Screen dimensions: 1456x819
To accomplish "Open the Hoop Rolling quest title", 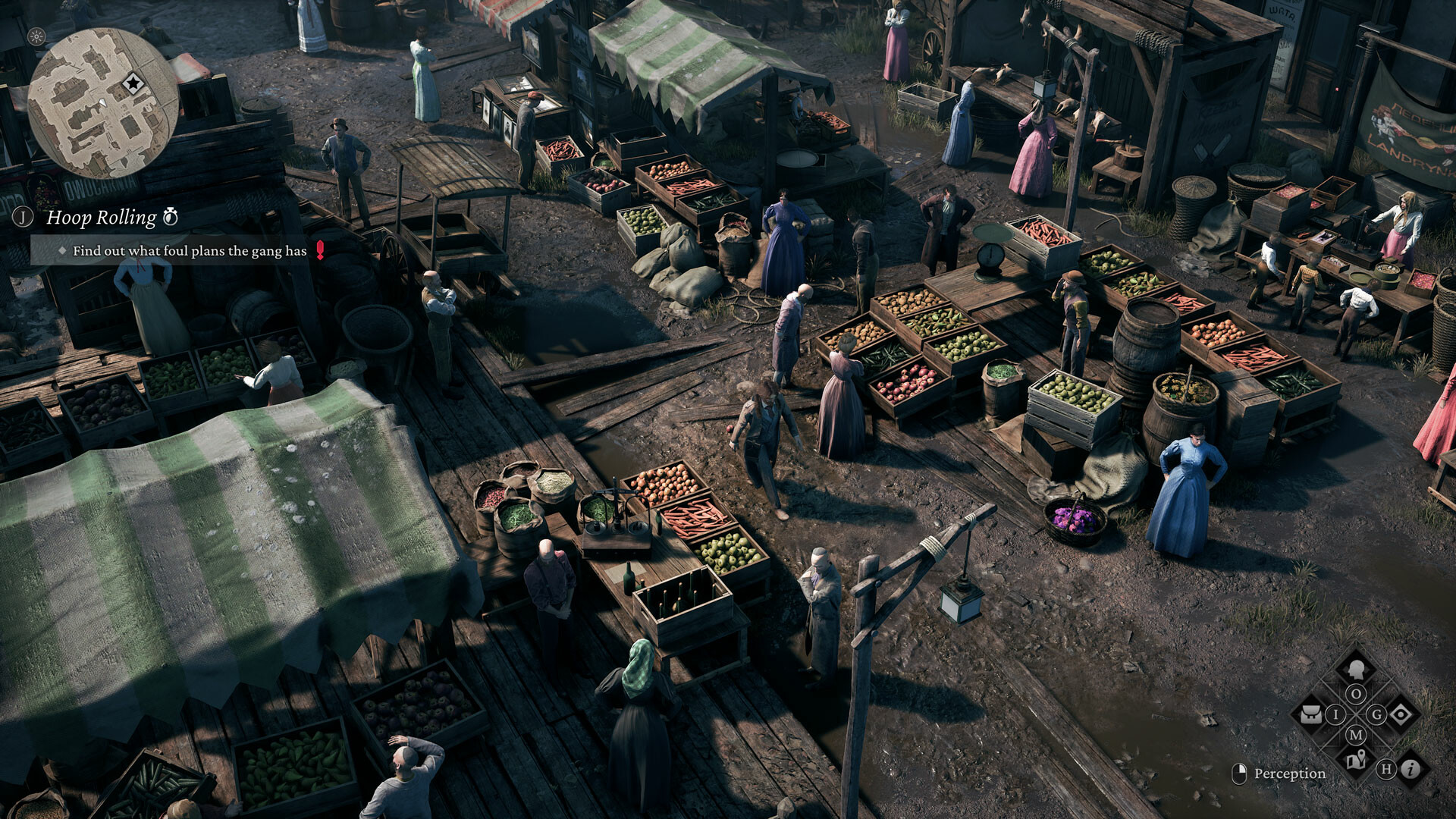I will [102, 218].
